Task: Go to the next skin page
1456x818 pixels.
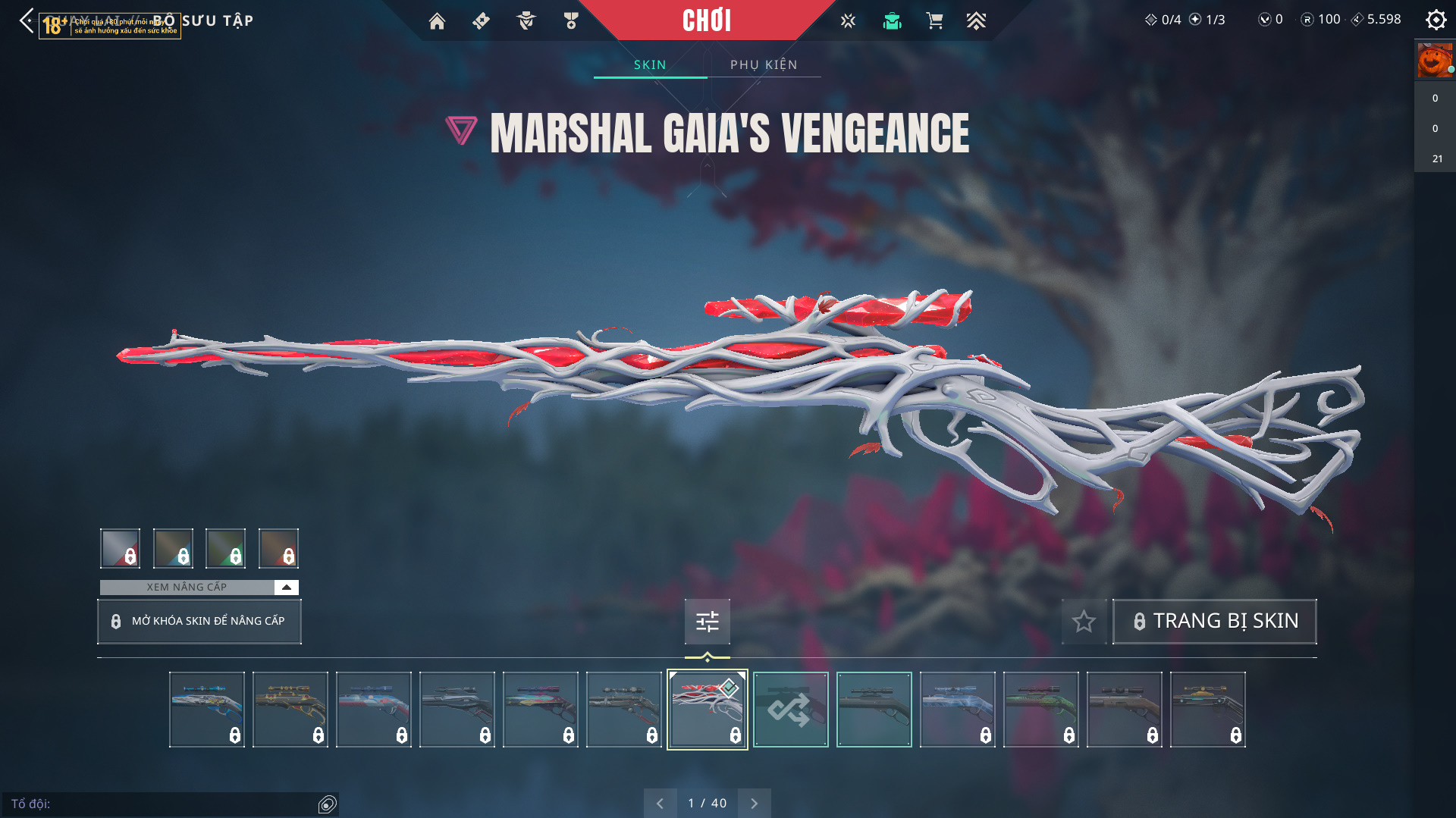Action: click(754, 804)
